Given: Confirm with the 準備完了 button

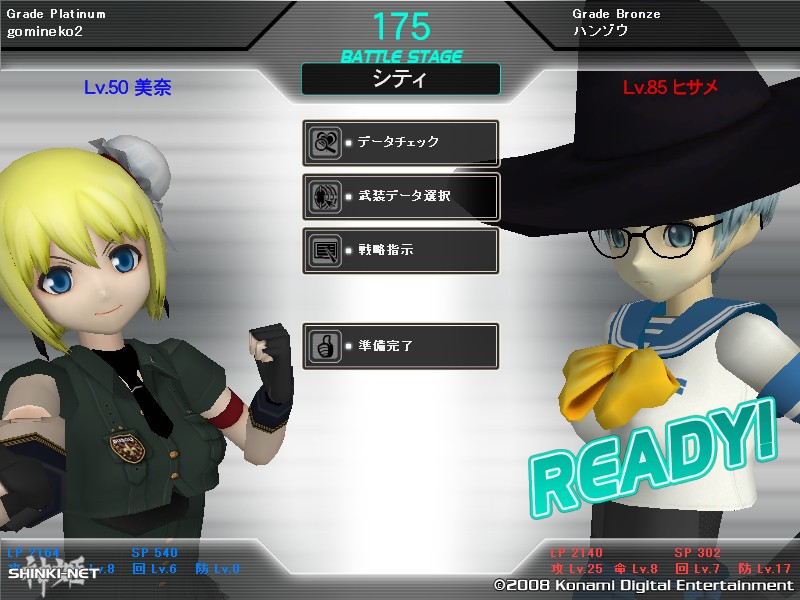Looking at the screenshot, I should (x=400, y=346).
